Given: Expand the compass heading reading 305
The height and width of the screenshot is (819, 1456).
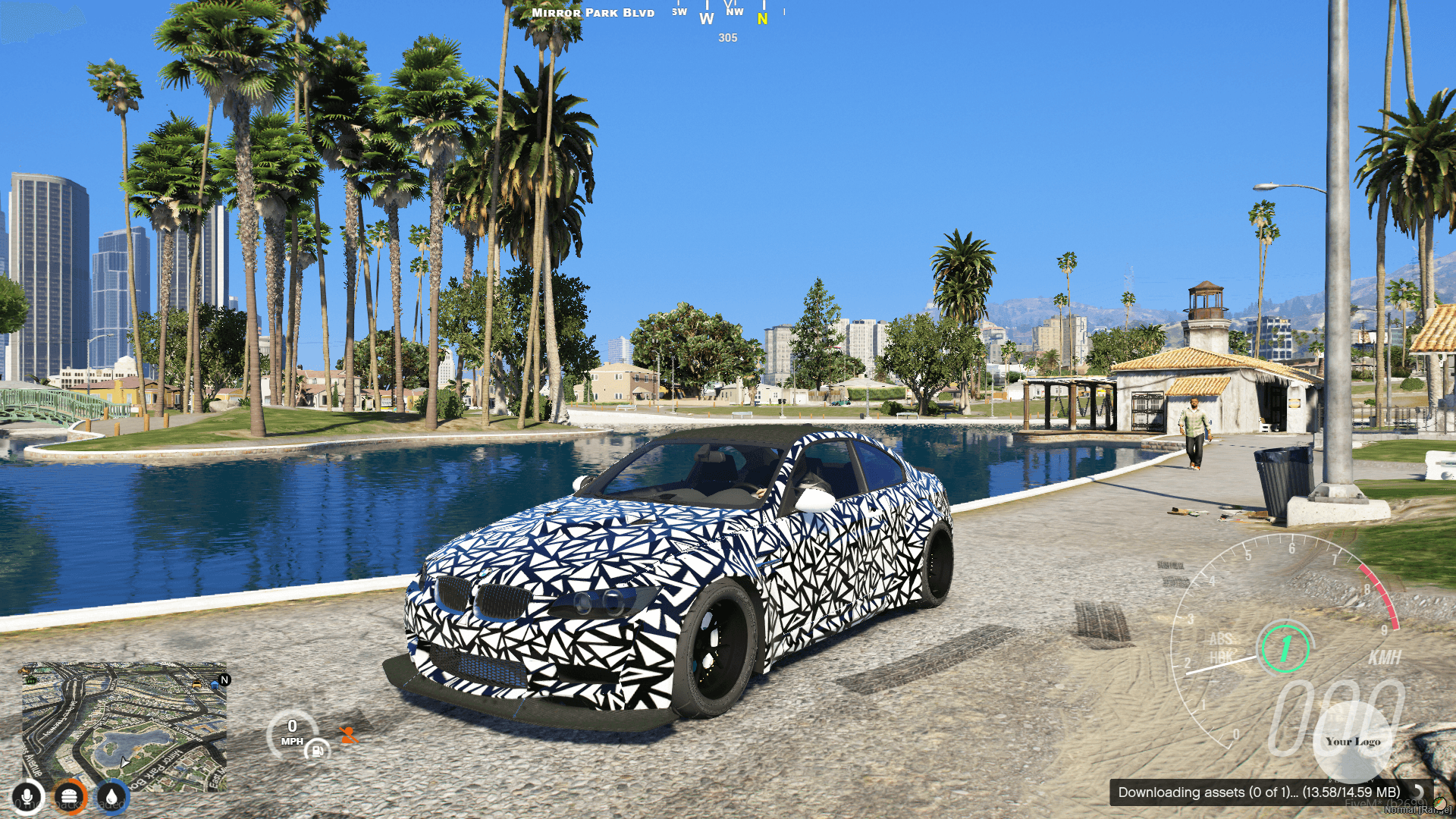Looking at the screenshot, I should [726, 38].
